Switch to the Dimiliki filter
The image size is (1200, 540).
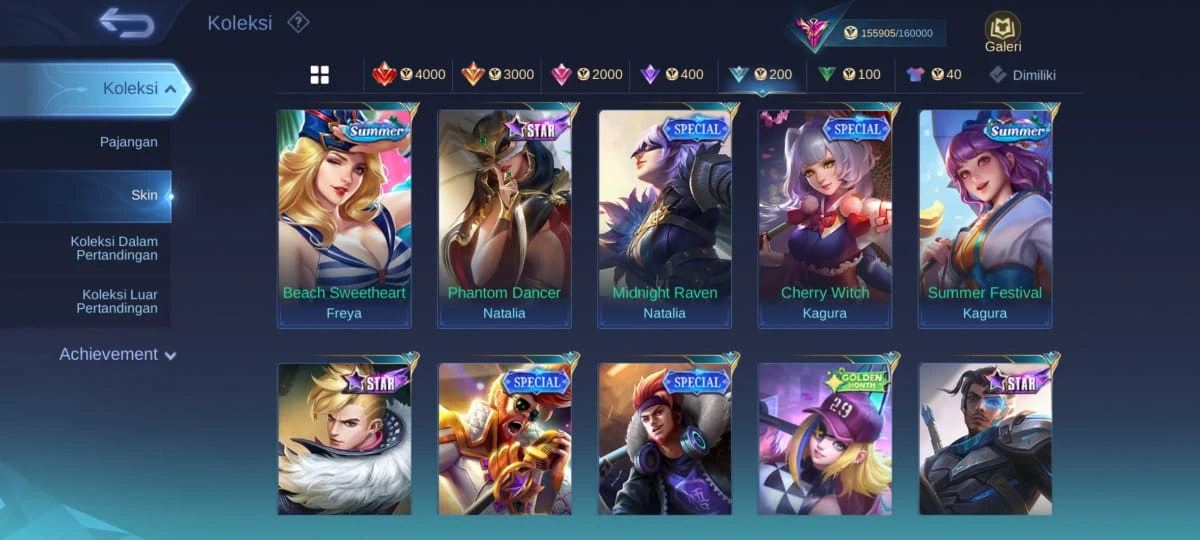click(x=1022, y=74)
